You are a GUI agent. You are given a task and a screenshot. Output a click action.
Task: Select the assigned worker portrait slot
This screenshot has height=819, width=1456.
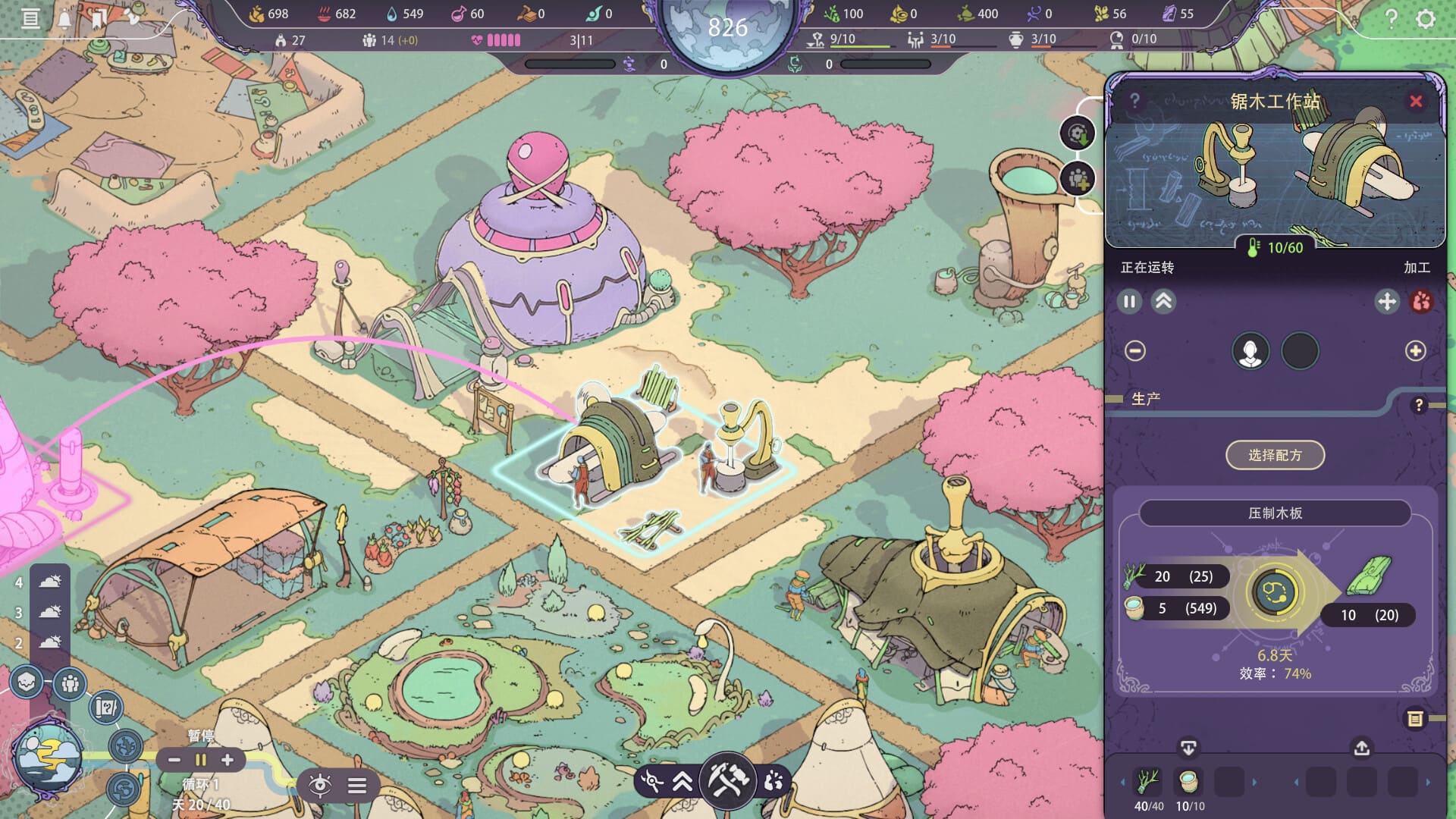pyautogui.click(x=1250, y=352)
